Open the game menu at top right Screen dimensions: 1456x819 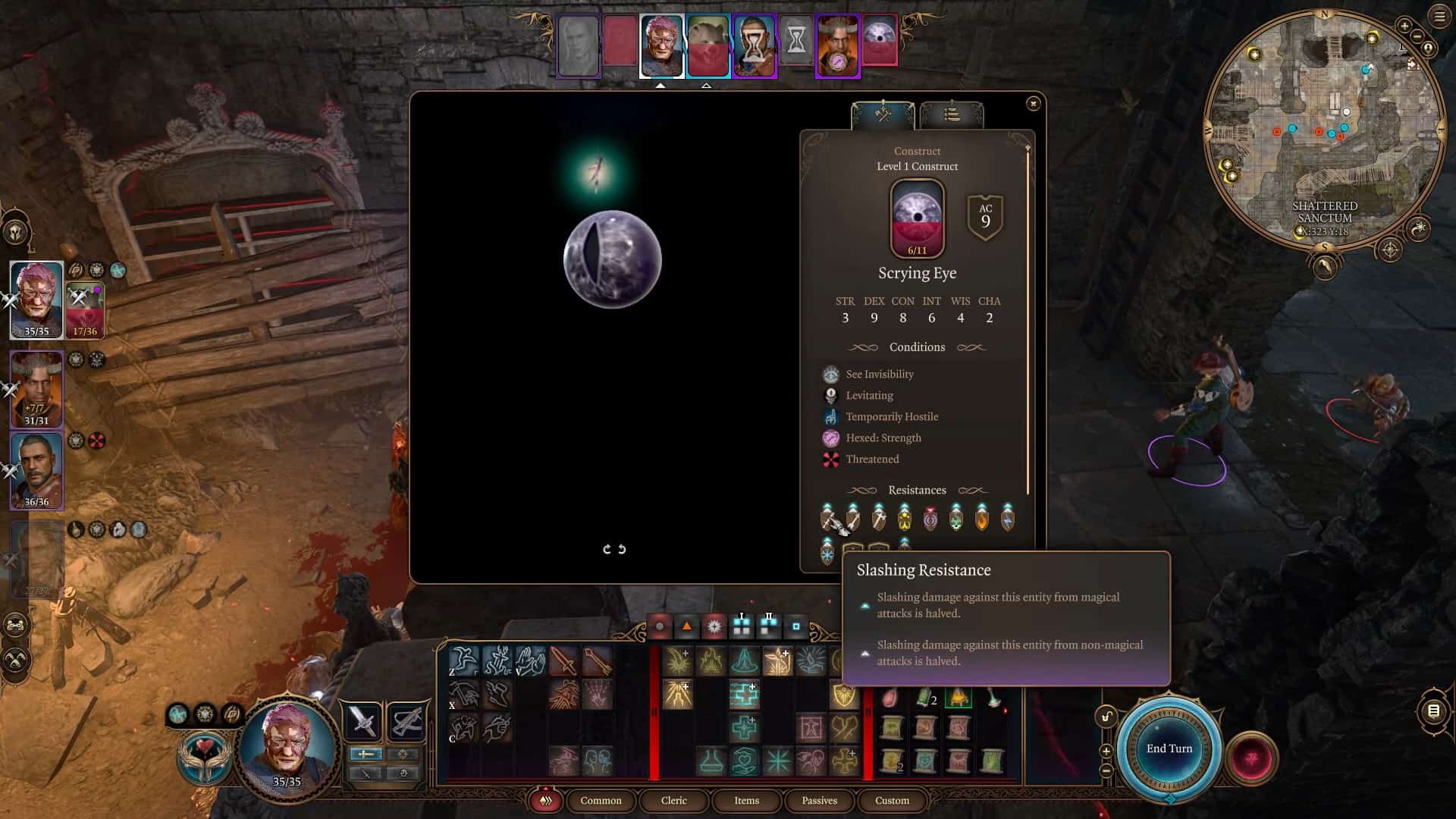1439,17
